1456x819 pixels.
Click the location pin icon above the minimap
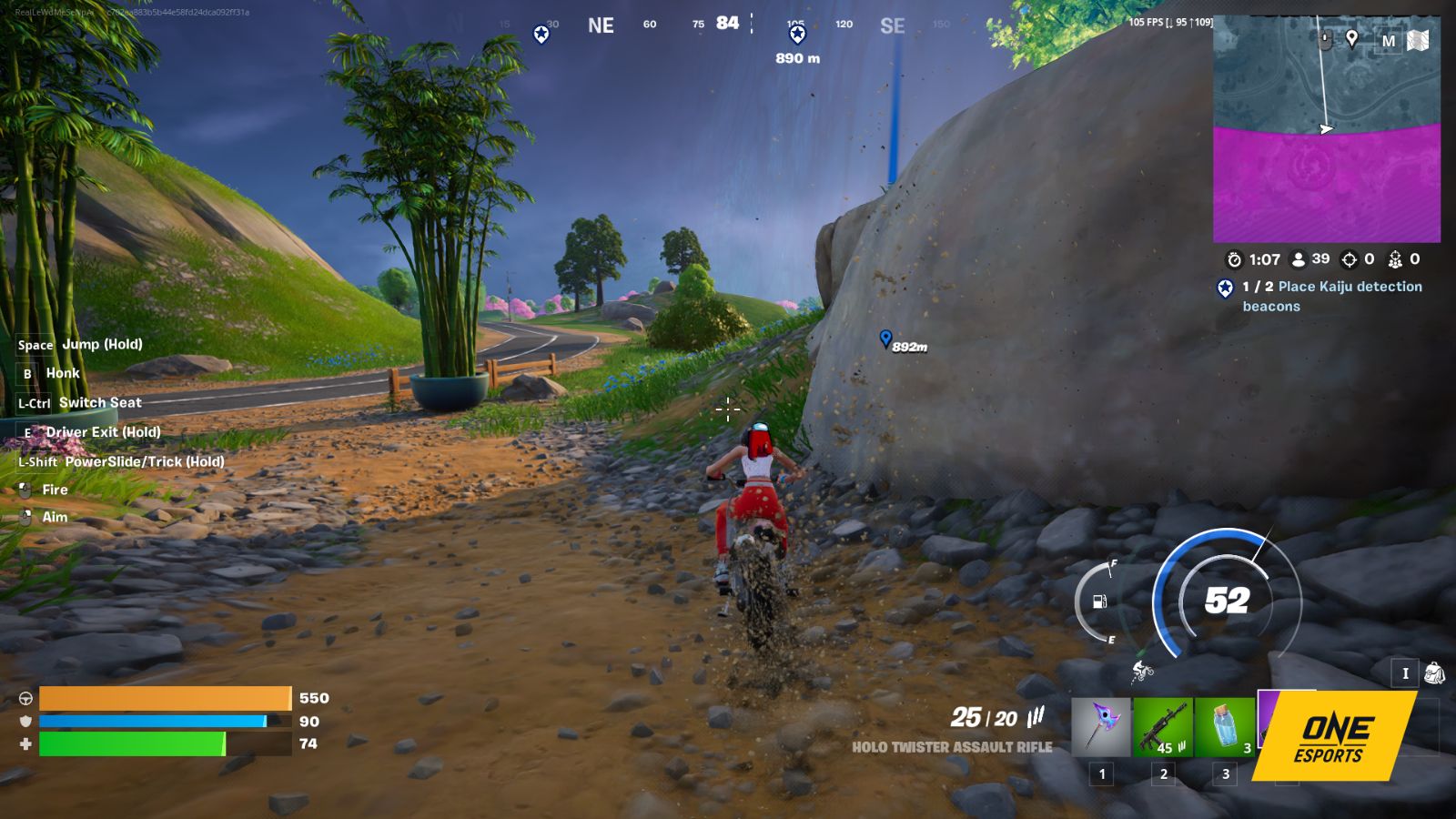pyautogui.click(x=1352, y=38)
